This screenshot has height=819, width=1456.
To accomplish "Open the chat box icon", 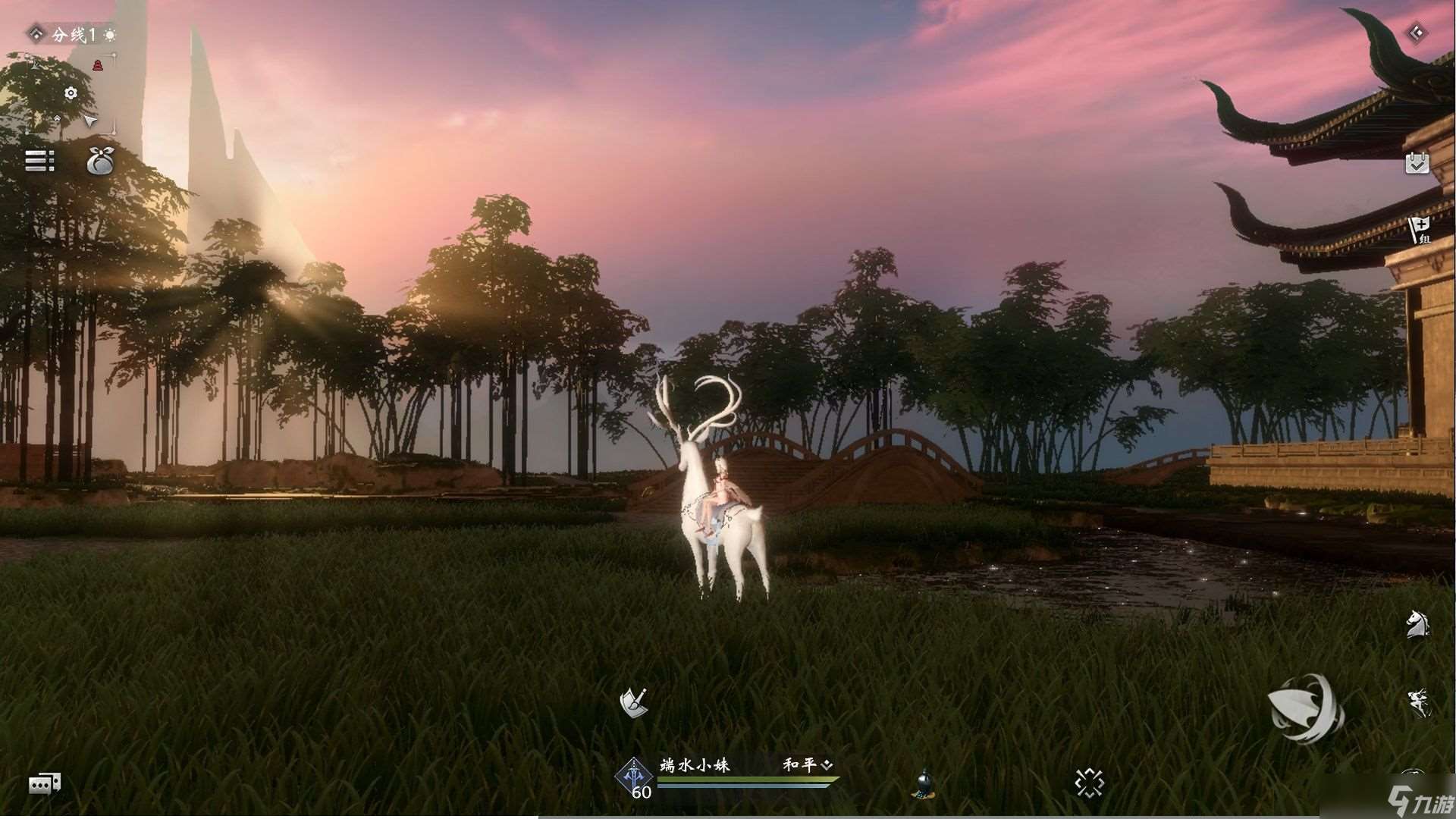I will [x=45, y=783].
